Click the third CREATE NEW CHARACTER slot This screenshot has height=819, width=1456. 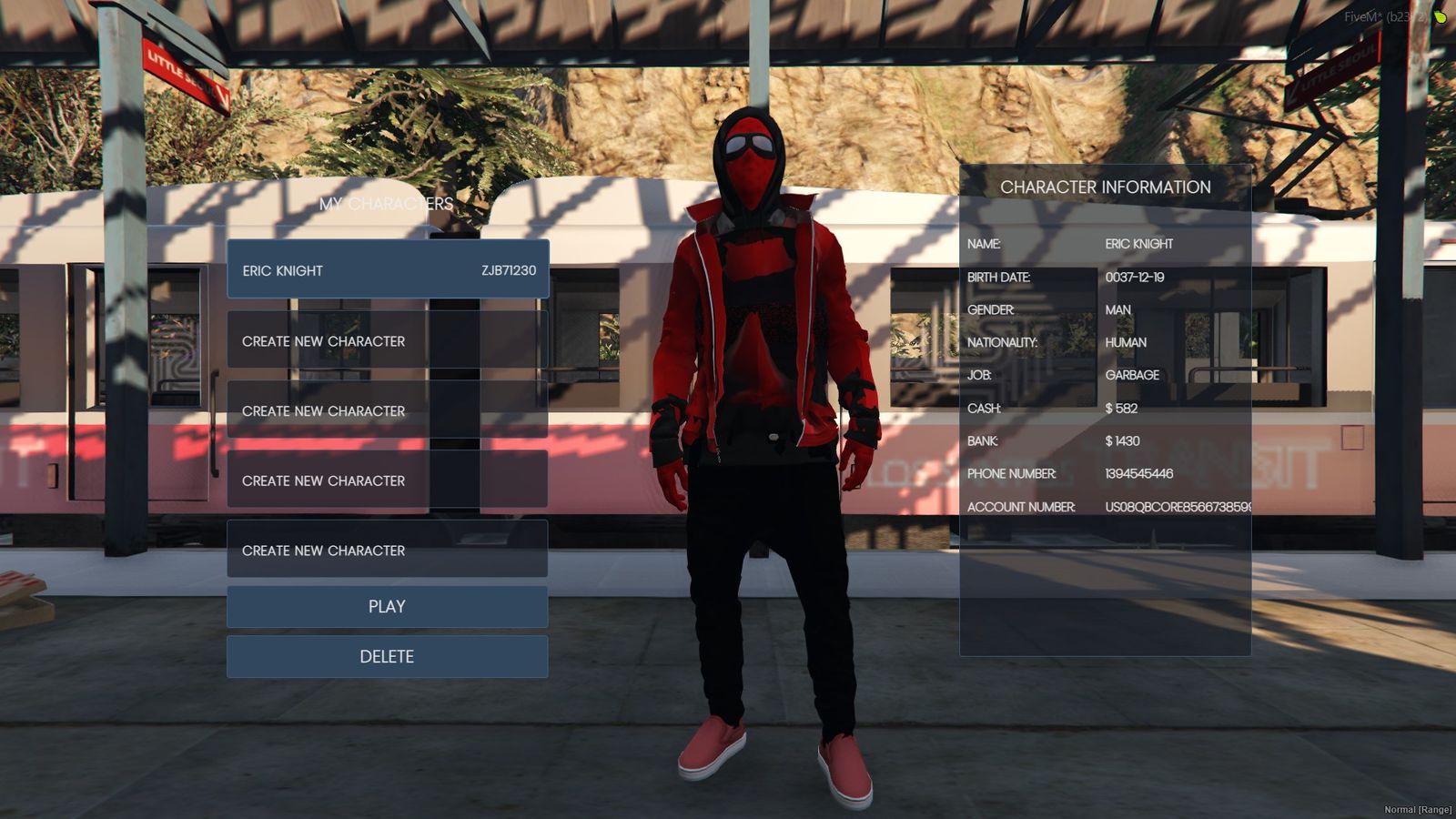pyautogui.click(x=387, y=480)
